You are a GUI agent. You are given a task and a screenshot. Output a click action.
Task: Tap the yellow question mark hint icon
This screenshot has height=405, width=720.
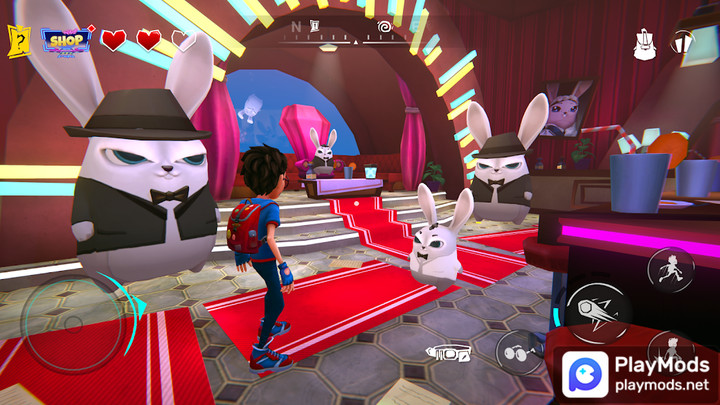tap(18, 42)
